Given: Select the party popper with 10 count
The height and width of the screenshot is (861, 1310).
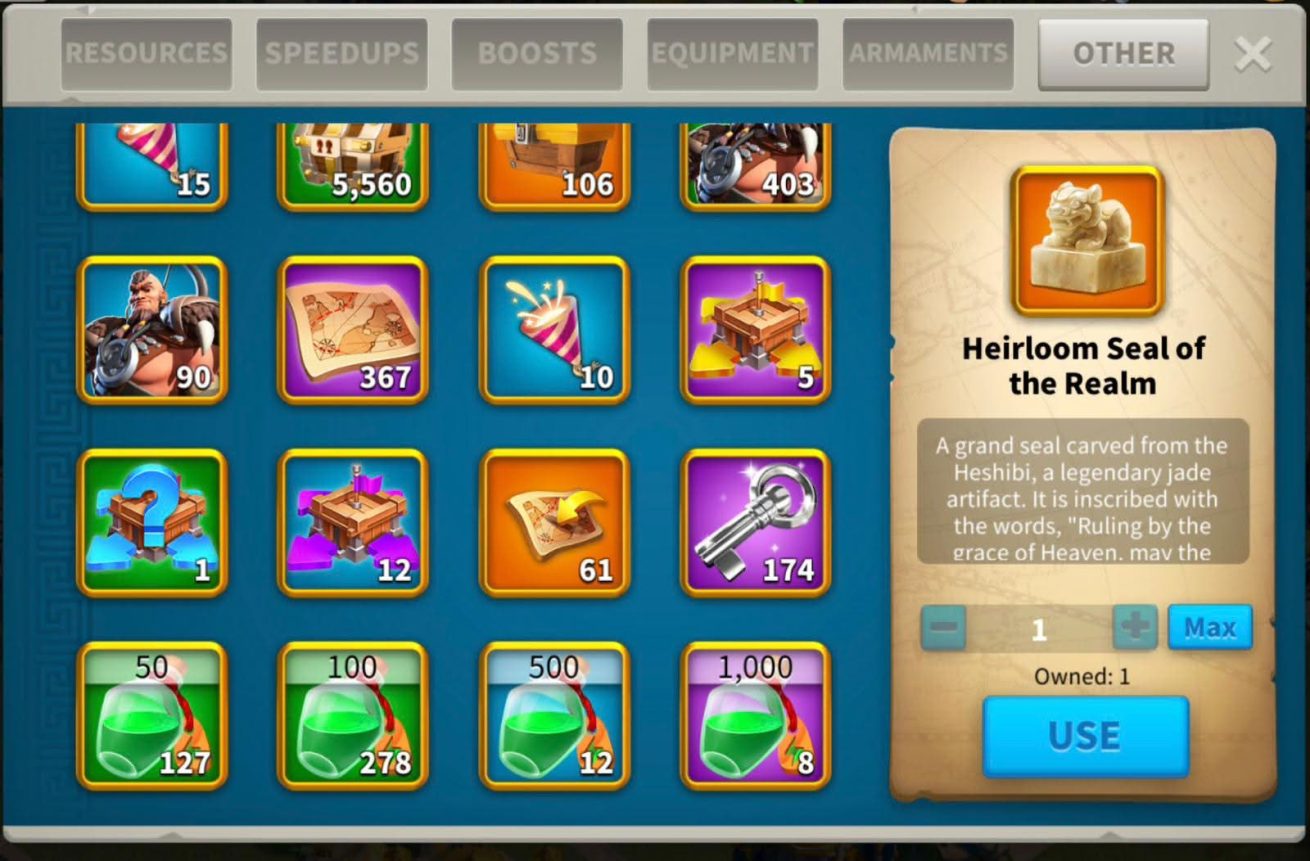Looking at the screenshot, I should [554, 330].
